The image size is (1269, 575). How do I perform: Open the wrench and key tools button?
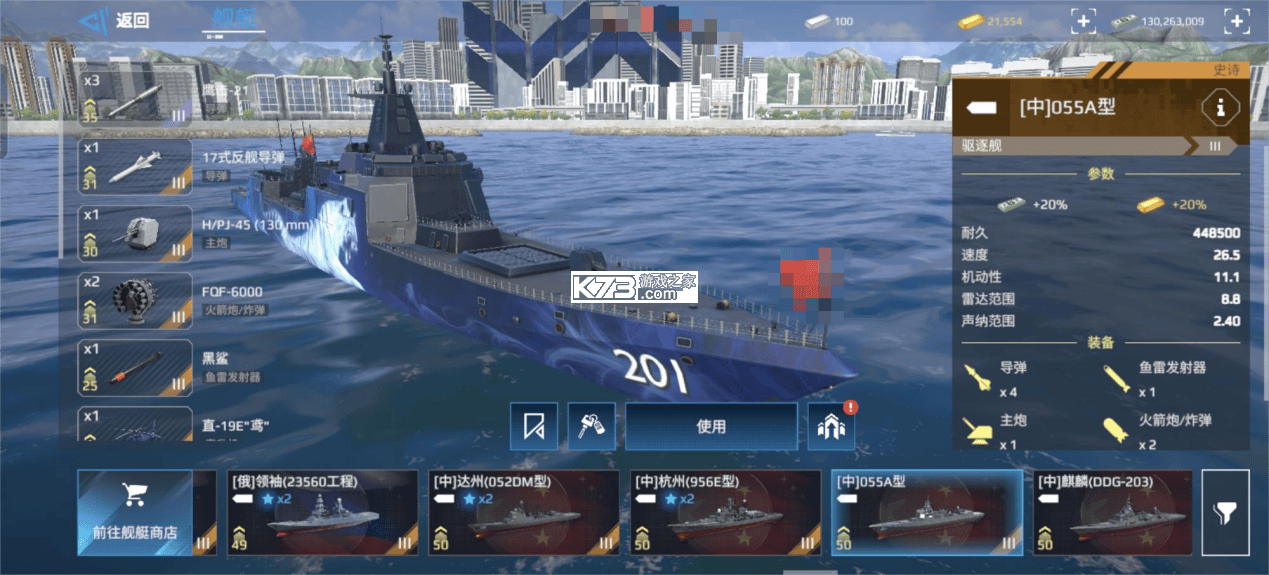pyautogui.click(x=591, y=427)
